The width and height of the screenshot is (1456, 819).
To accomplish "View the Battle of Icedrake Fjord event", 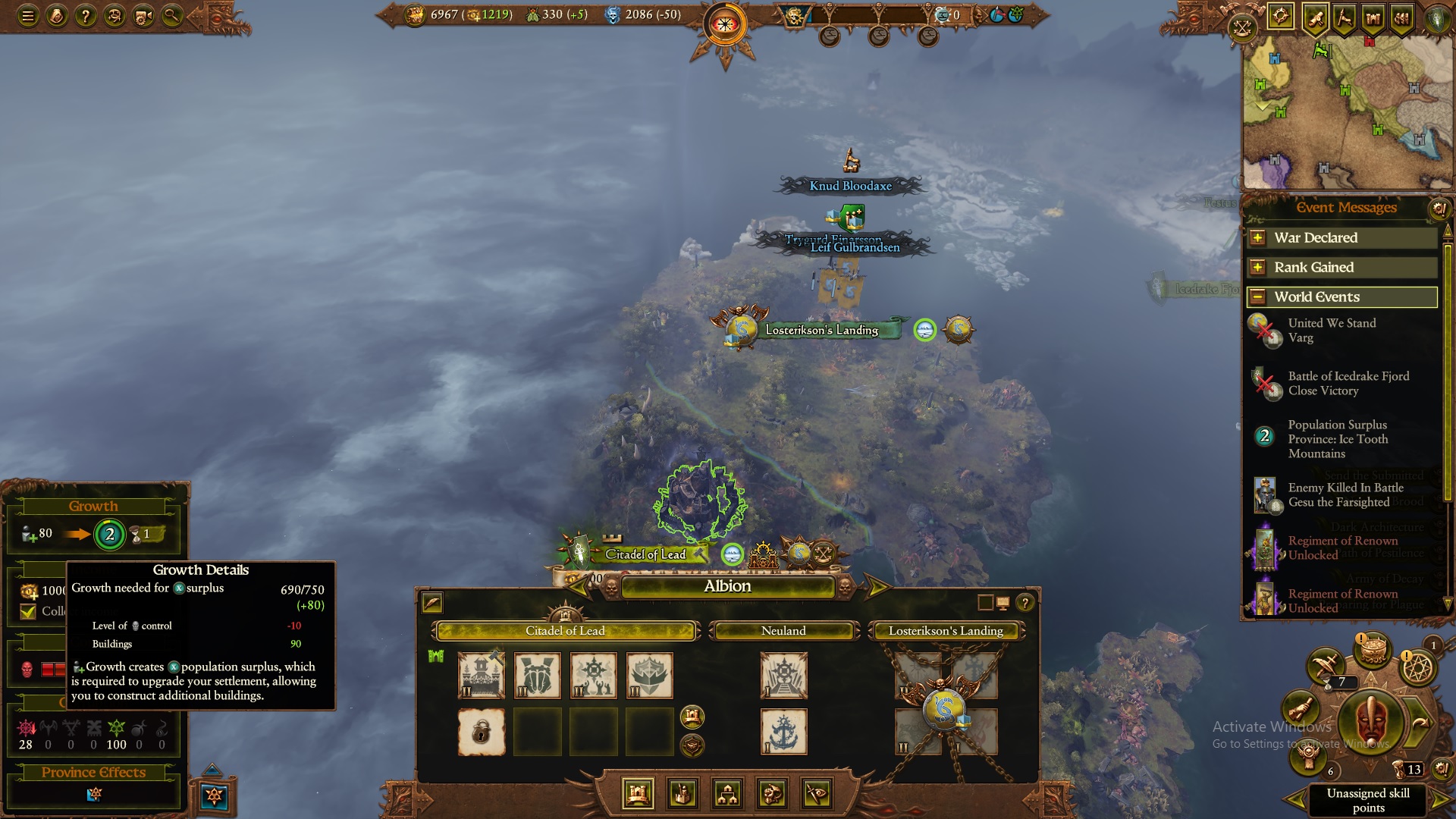I will tap(1348, 384).
